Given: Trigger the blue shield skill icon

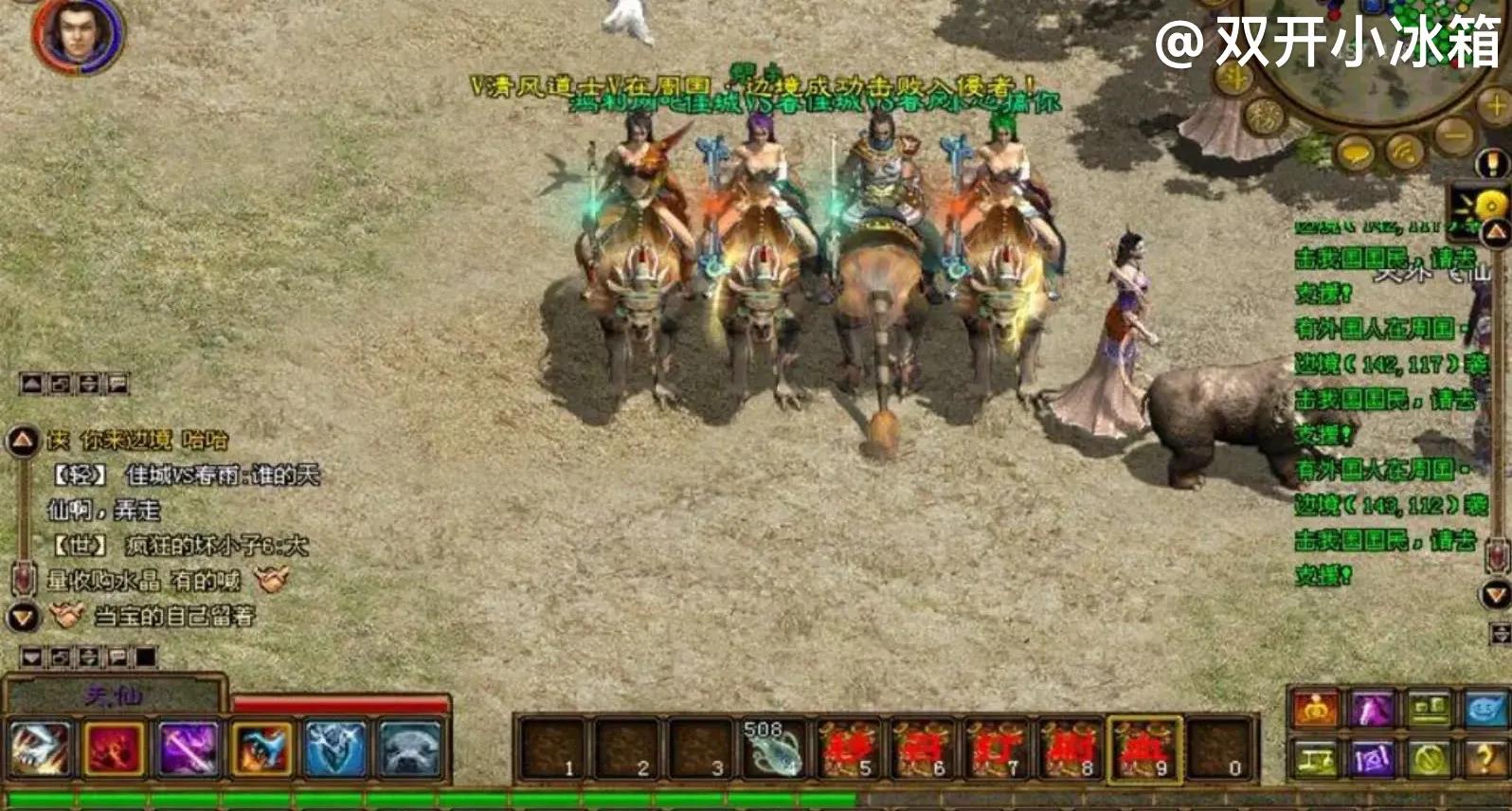Looking at the screenshot, I should [336, 749].
